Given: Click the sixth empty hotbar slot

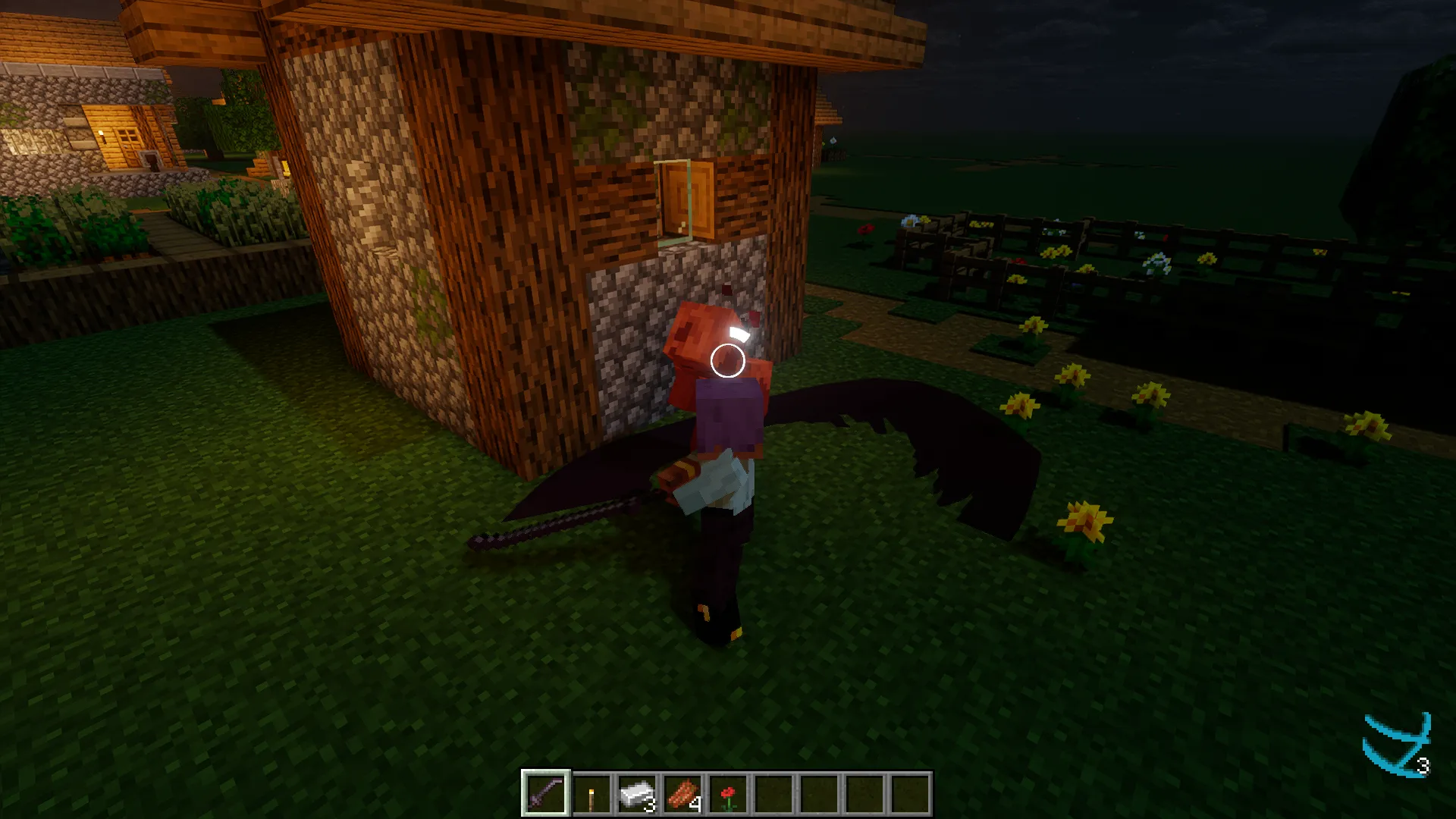Looking at the screenshot, I should coord(775,794).
